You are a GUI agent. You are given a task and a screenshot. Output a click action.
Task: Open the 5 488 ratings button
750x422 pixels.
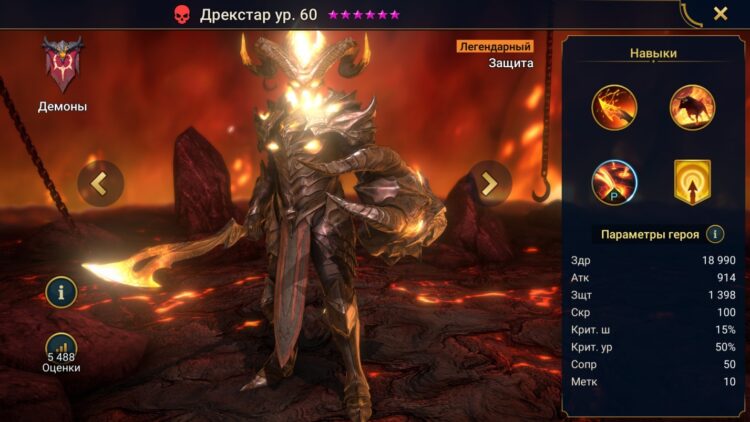pos(62,349)
